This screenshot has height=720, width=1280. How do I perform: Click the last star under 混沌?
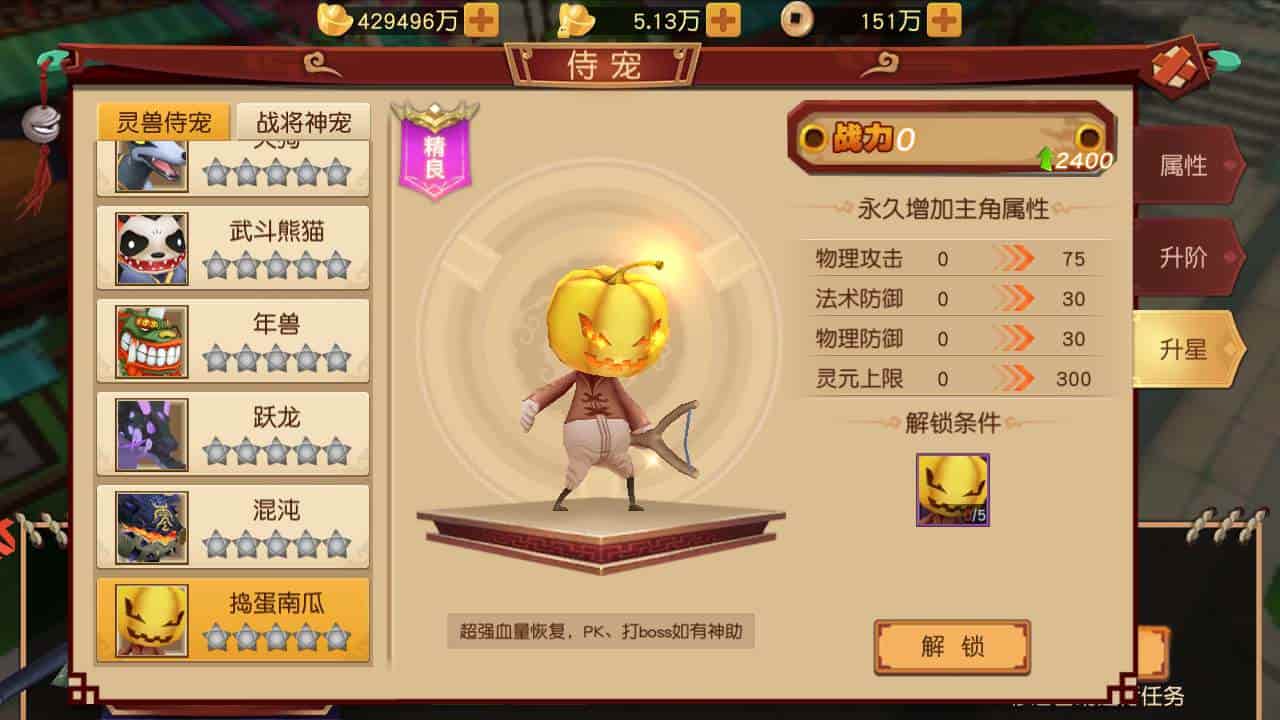point(339,543)
